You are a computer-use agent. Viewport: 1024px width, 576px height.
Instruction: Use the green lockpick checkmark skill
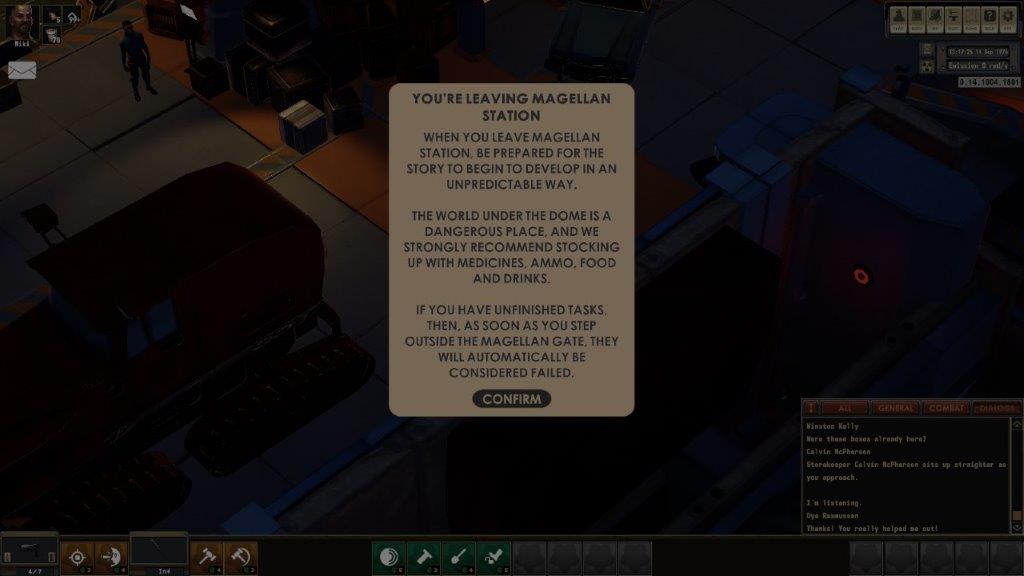(x=493, y=558)
